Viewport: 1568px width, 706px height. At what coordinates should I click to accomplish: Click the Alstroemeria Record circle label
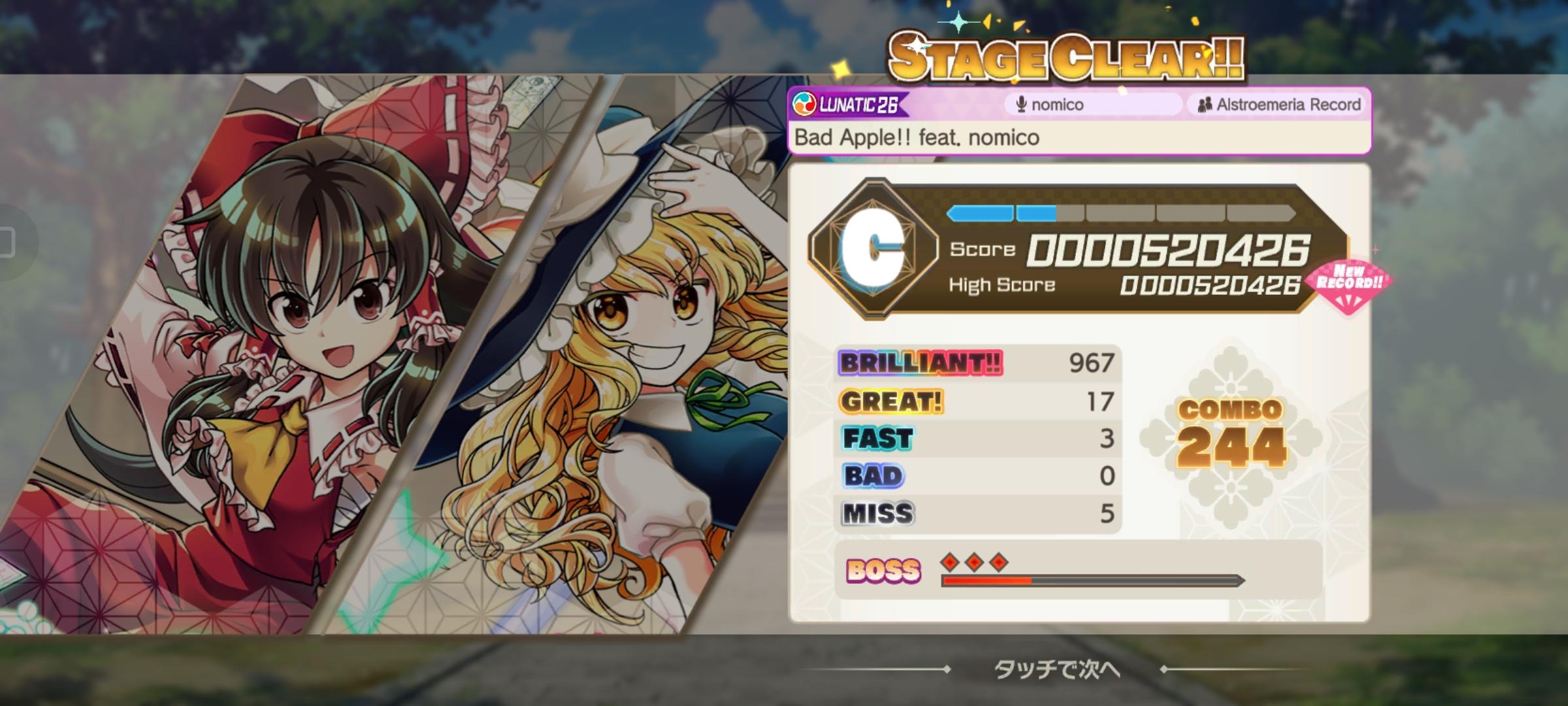(1287, 103)
